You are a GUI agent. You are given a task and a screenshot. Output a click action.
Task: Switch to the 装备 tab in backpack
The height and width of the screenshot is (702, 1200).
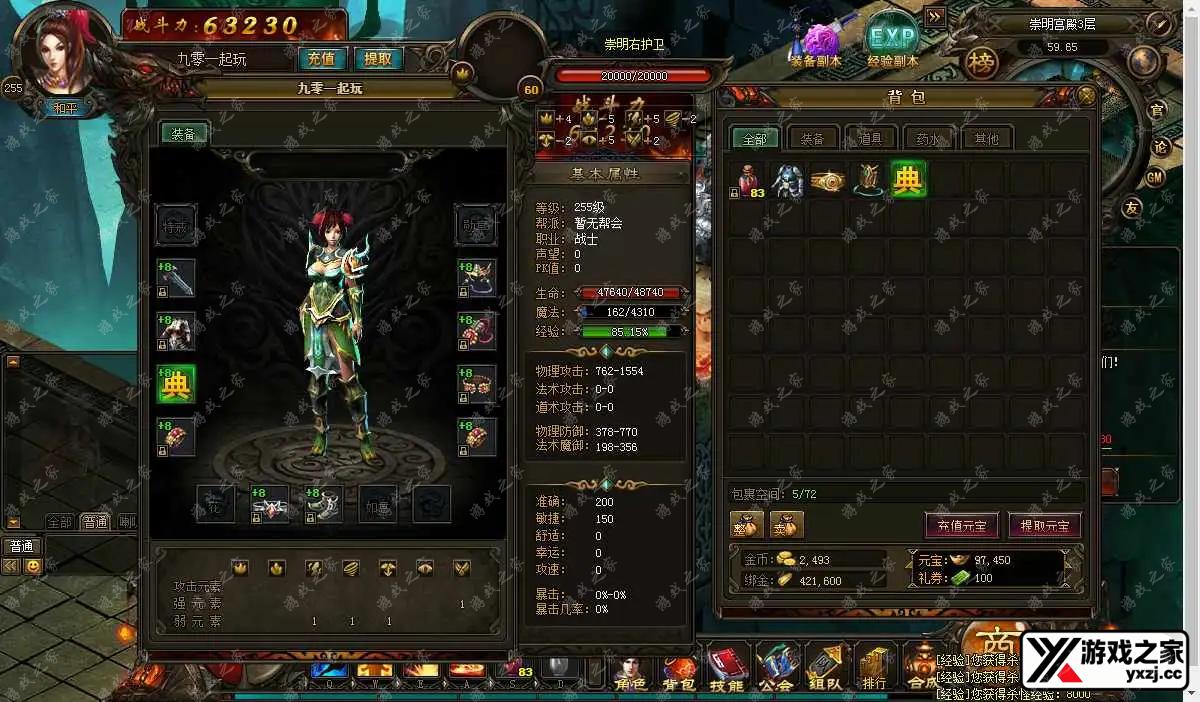(813, 139)
